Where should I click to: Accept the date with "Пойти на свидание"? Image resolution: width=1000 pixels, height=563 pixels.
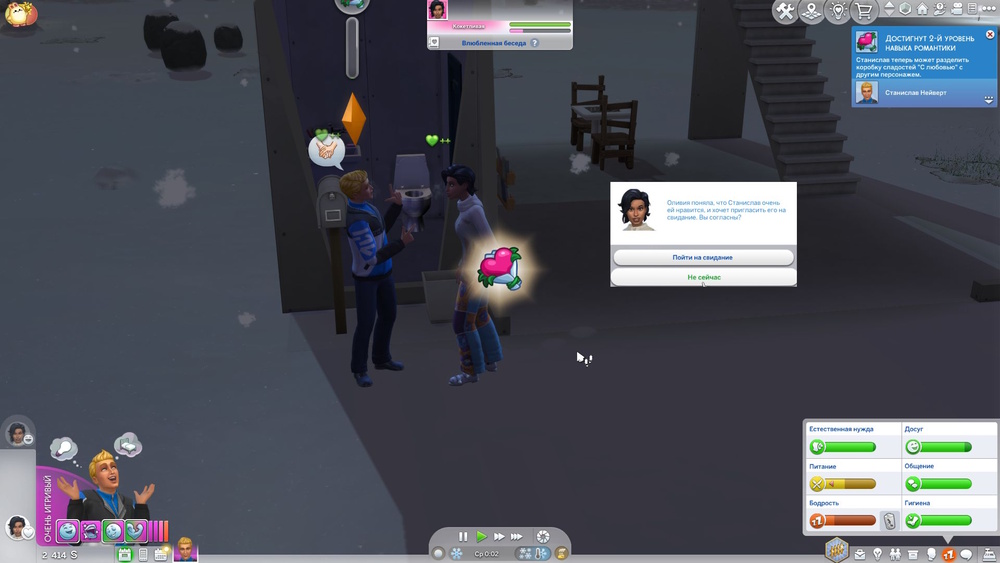702,258
